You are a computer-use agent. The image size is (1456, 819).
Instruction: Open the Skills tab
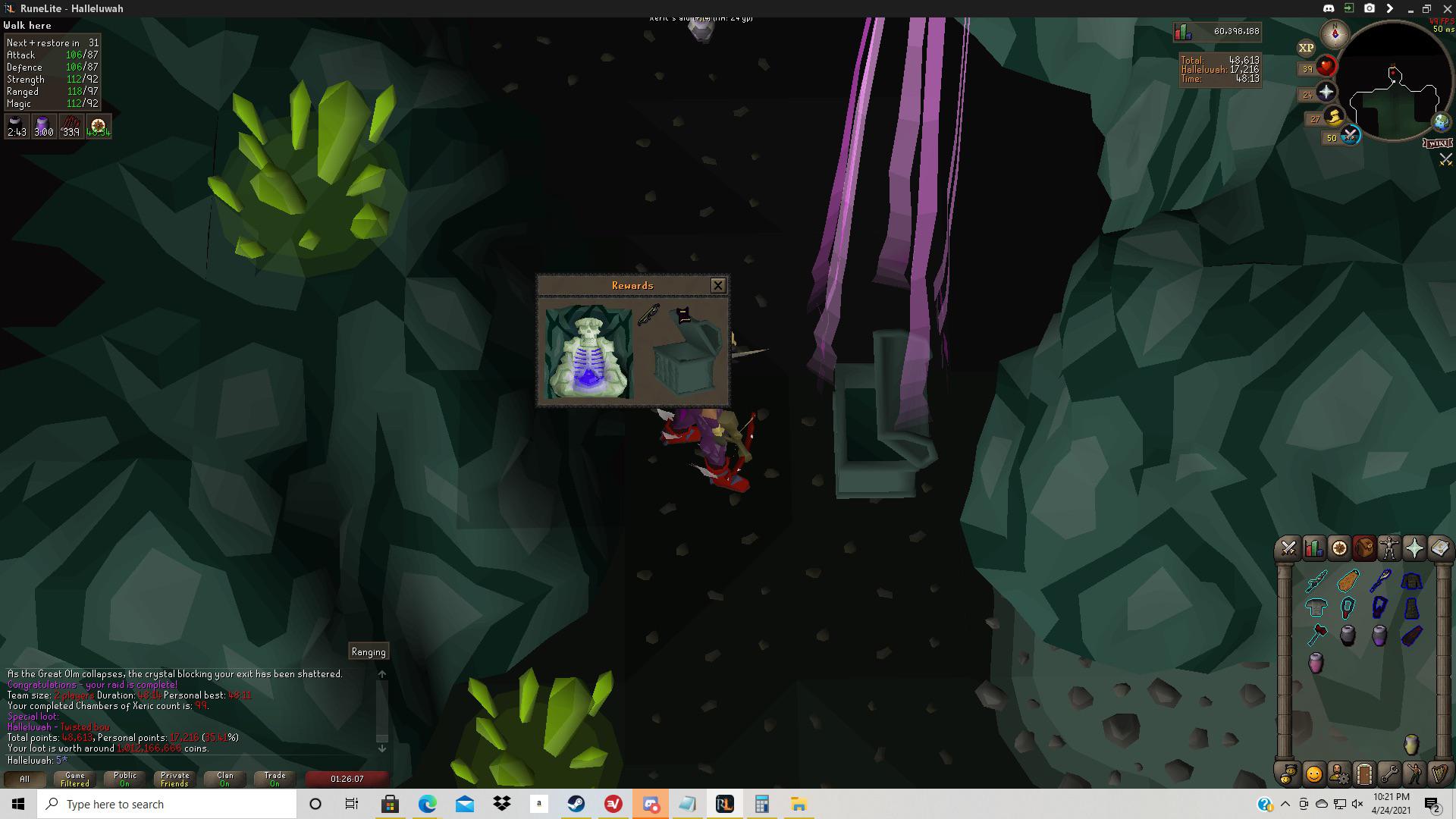[x=1313, y=548]
